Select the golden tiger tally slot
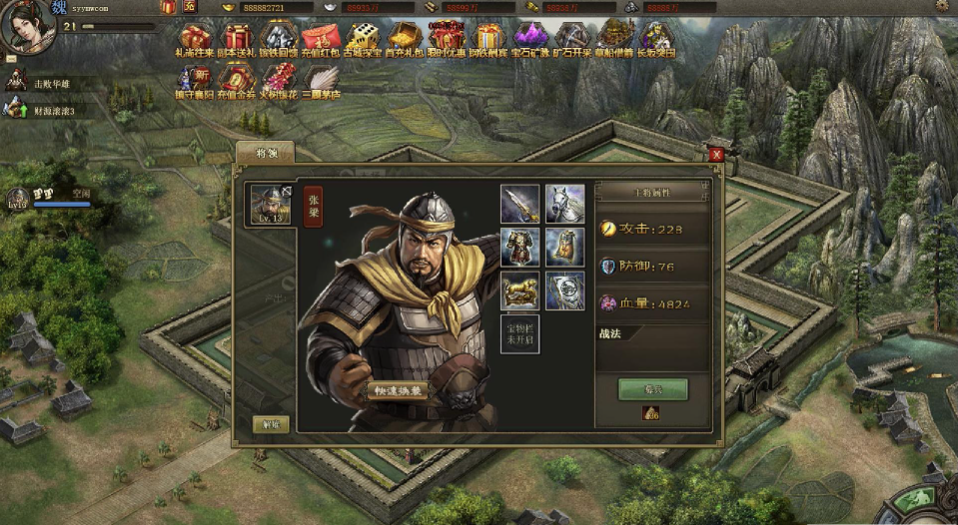958x525 pixels. pyautogui.click(x=520, y=291)
